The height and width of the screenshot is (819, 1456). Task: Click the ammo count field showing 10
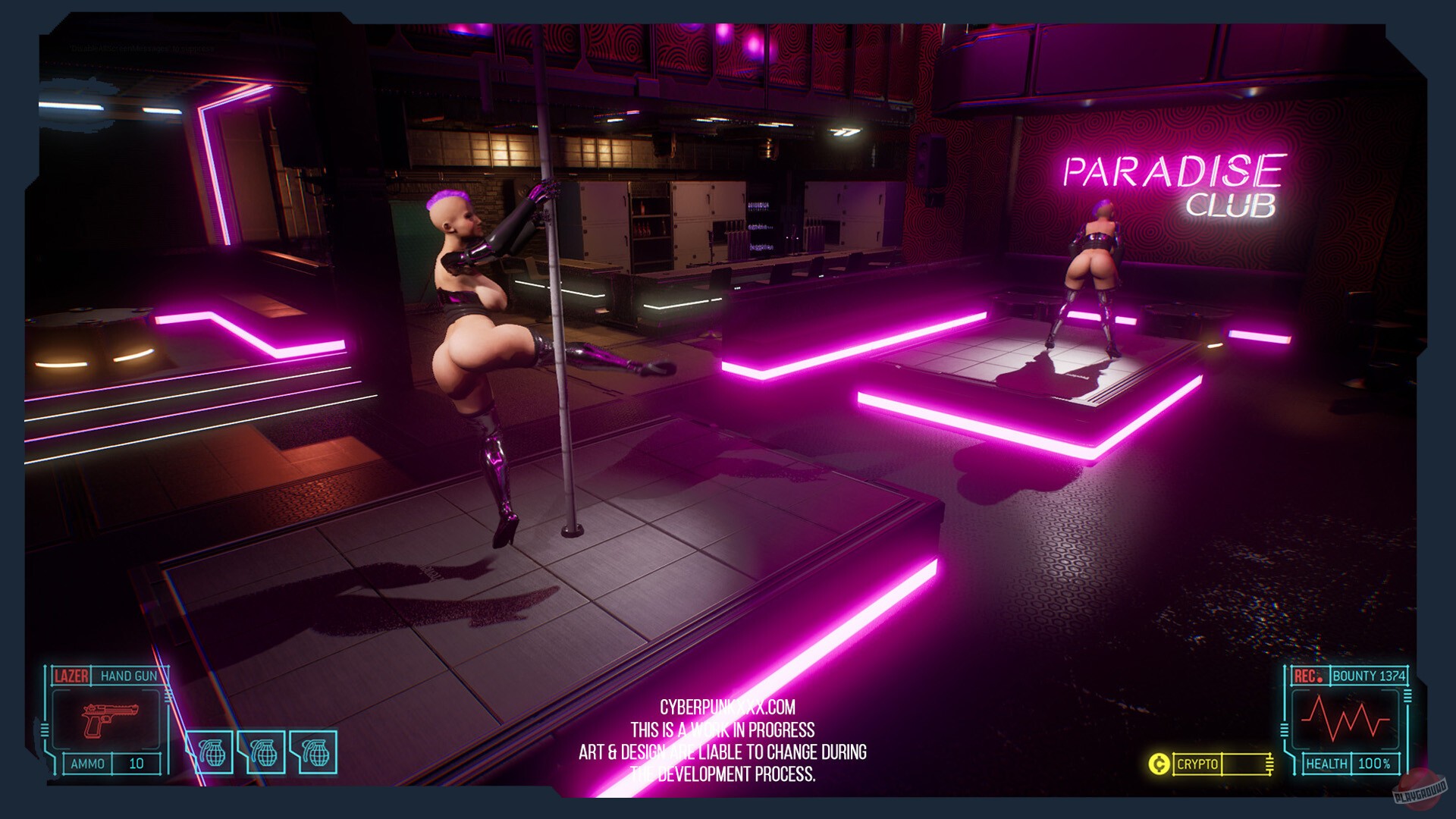click(x=135, y=762)
